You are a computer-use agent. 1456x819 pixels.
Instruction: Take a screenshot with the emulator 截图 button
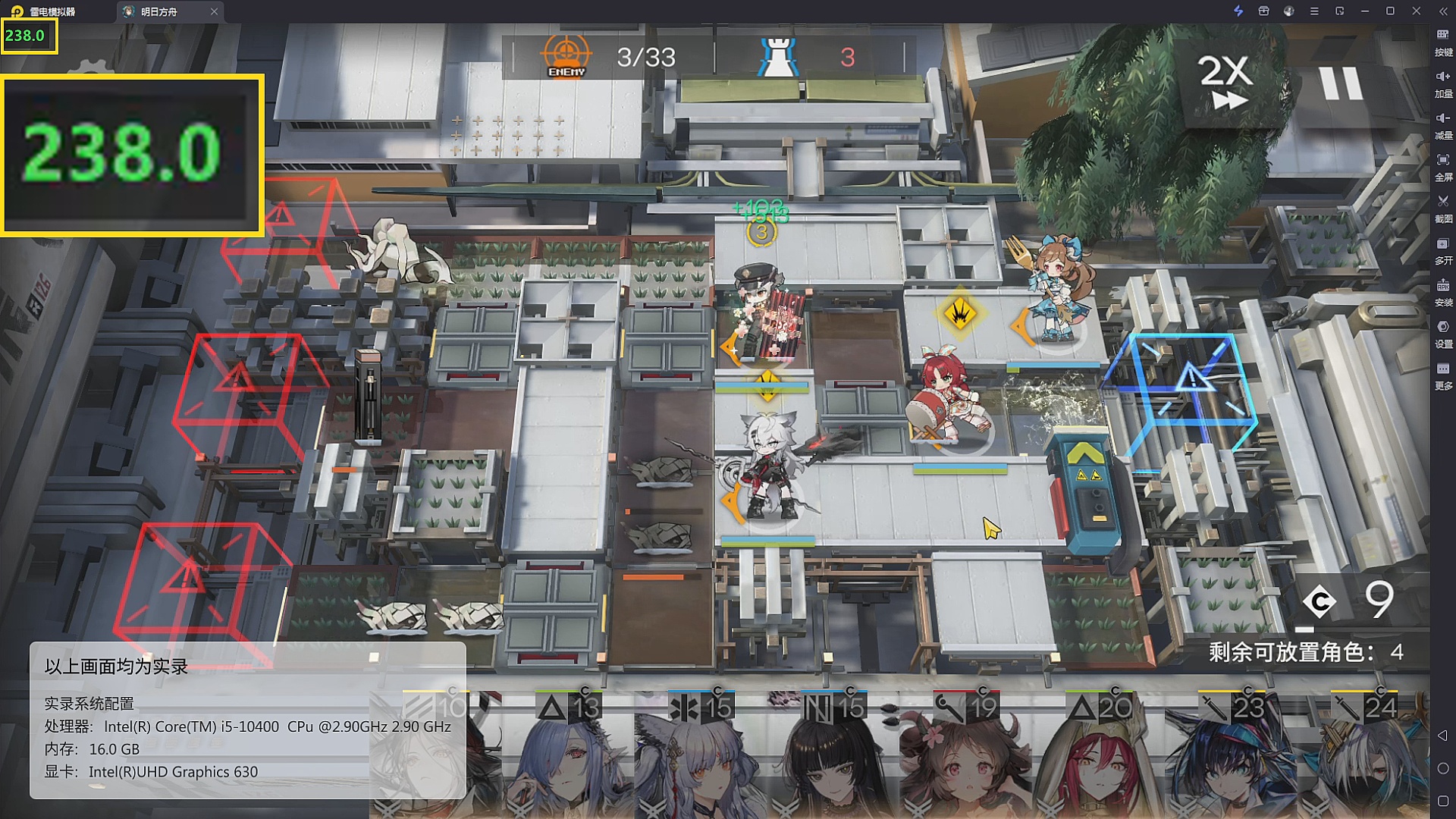(1443, 207)
